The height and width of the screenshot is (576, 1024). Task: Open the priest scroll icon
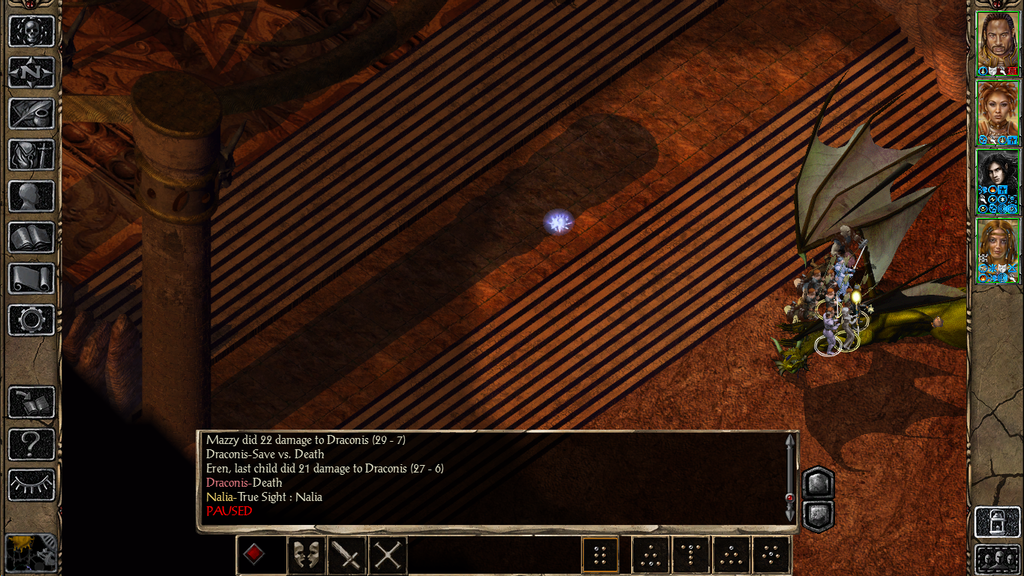pyautogui.click(x=31, y=279)
